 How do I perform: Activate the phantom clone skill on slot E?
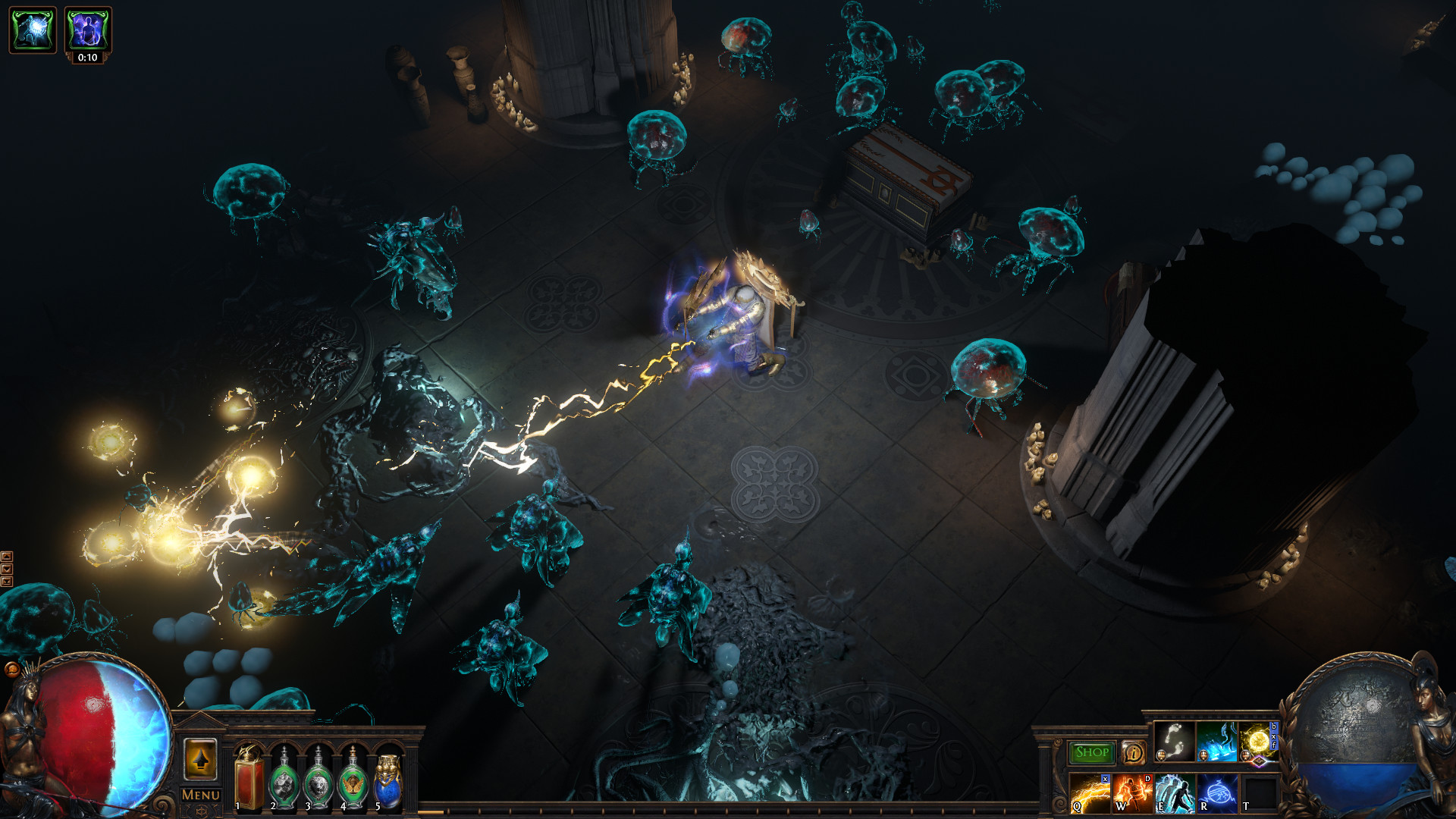pos(1175,795)
